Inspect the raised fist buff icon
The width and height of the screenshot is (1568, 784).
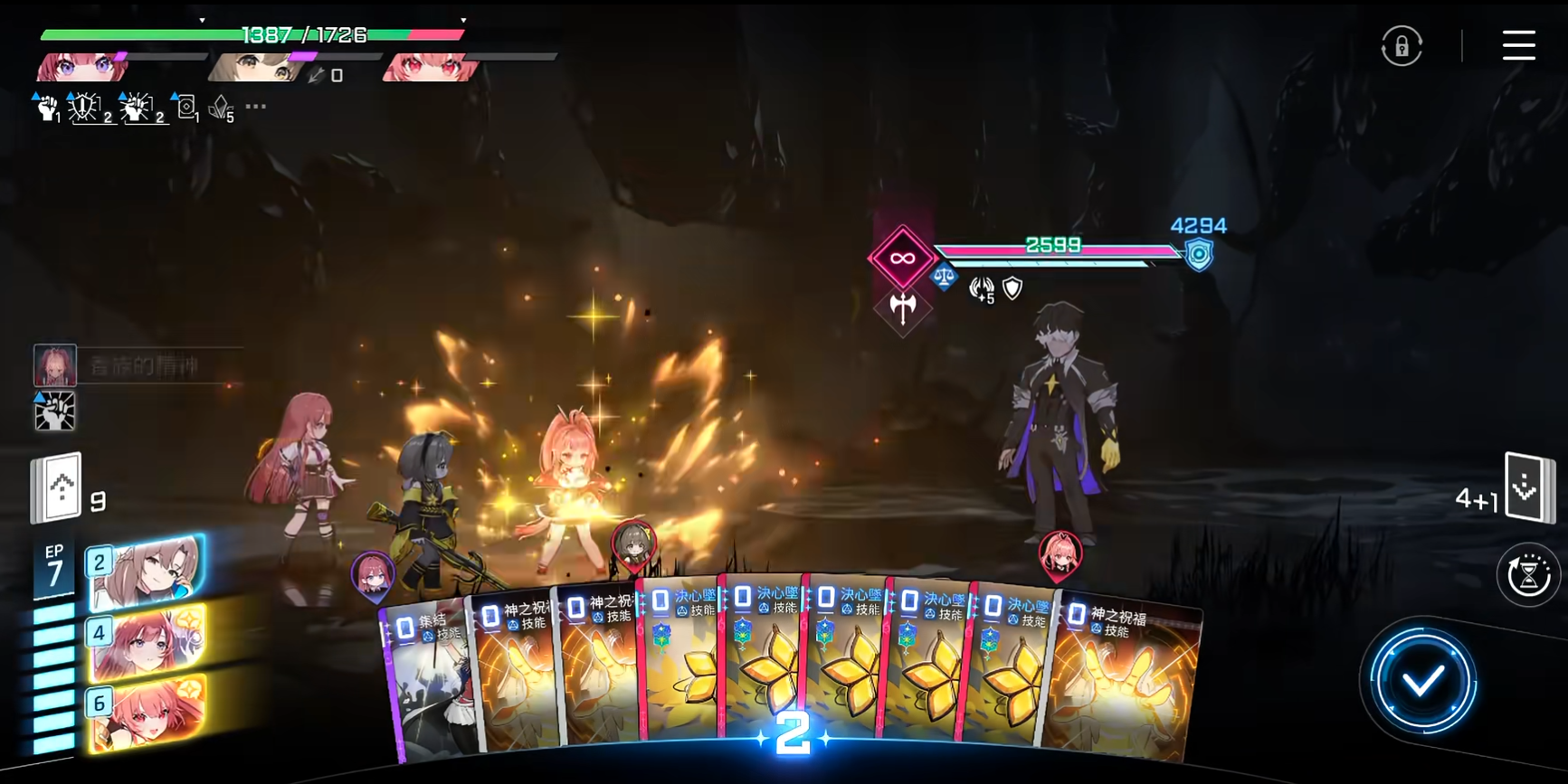pyautogui.click(x=47, y=109)
